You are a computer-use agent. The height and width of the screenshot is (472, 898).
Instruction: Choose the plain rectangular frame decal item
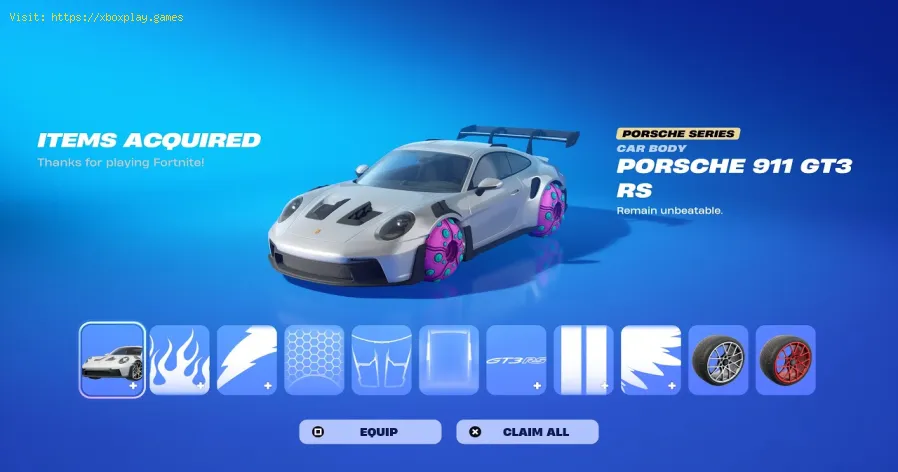tap(448, 359)
